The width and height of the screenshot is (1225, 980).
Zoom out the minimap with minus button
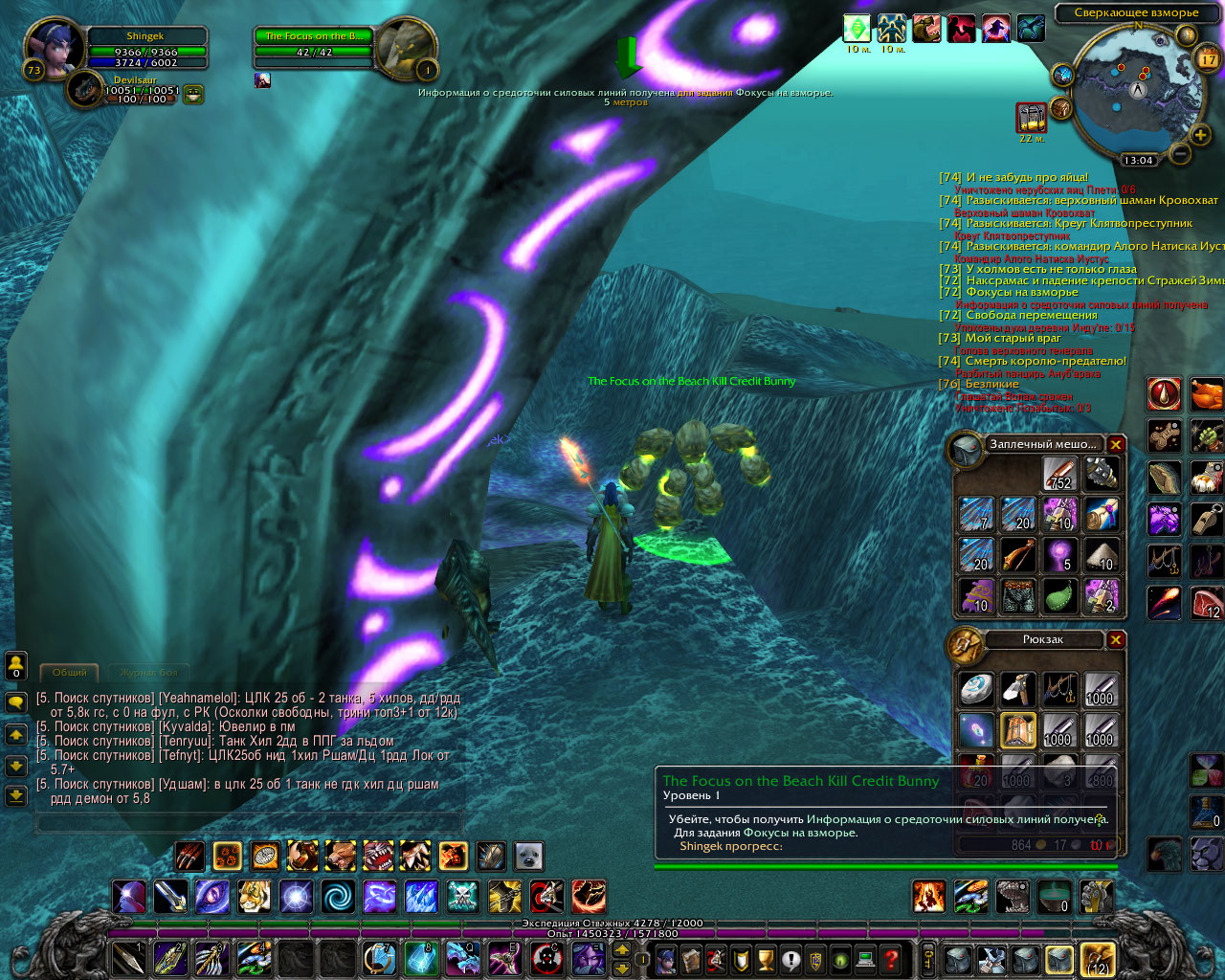tap(1180, 153)
